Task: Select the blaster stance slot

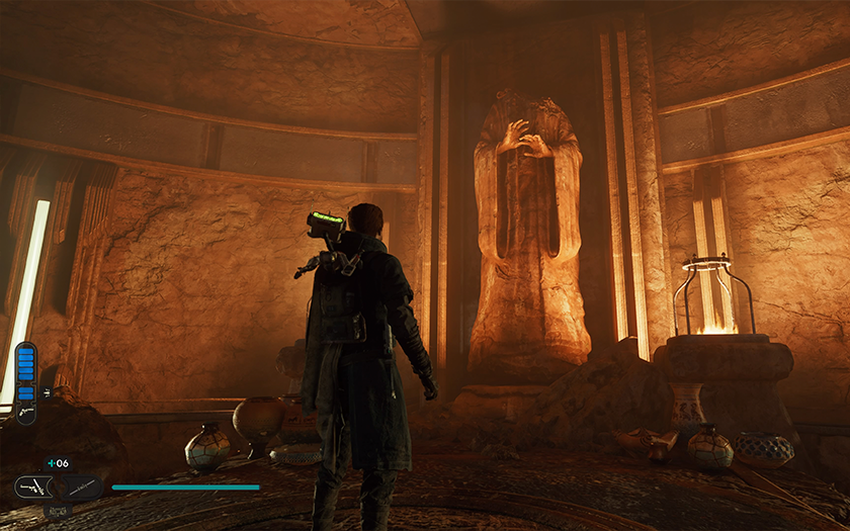Action: tap(33, 487)
